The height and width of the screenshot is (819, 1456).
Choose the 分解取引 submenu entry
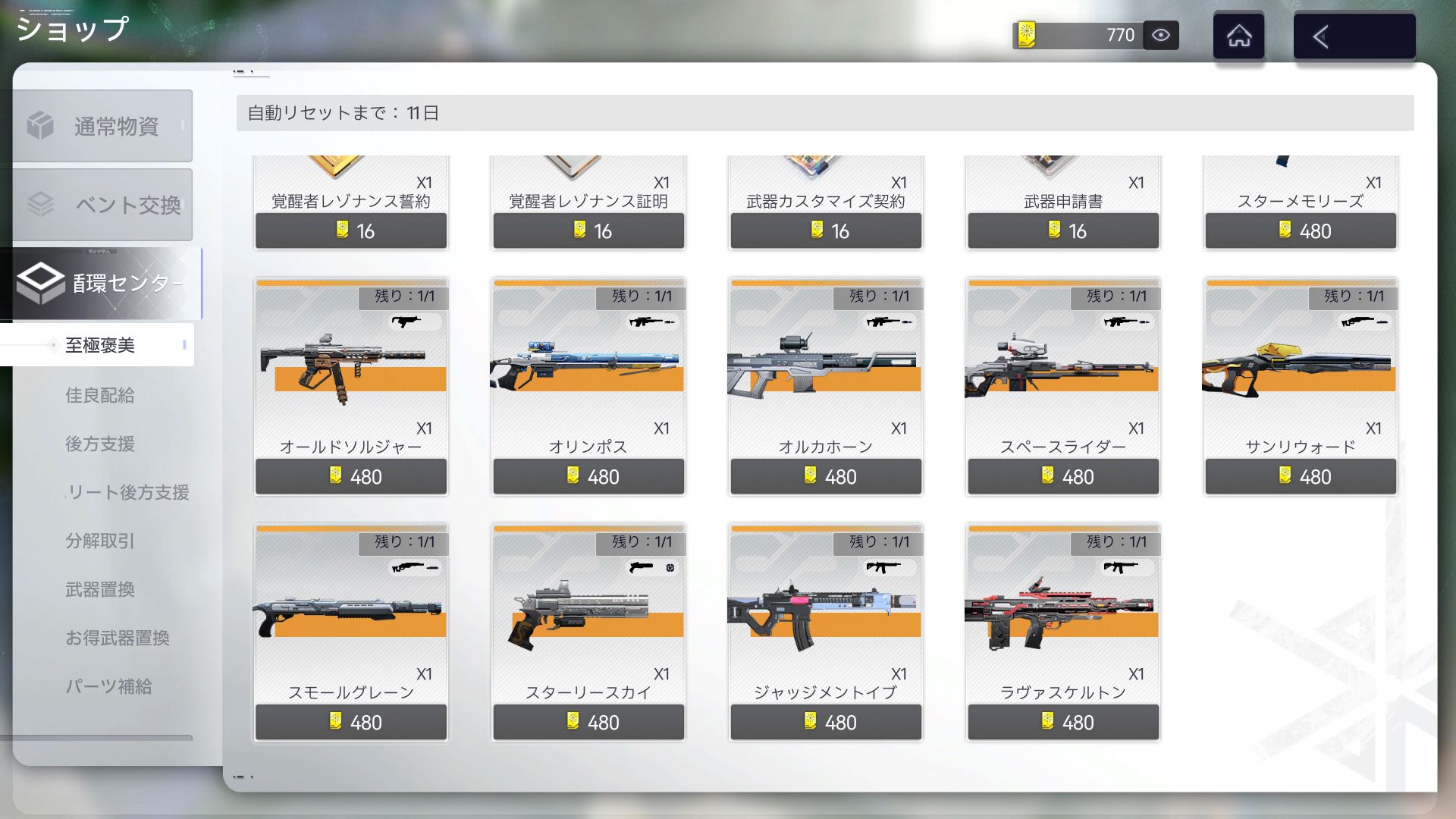pyautogui.click(x=99, y=541)
